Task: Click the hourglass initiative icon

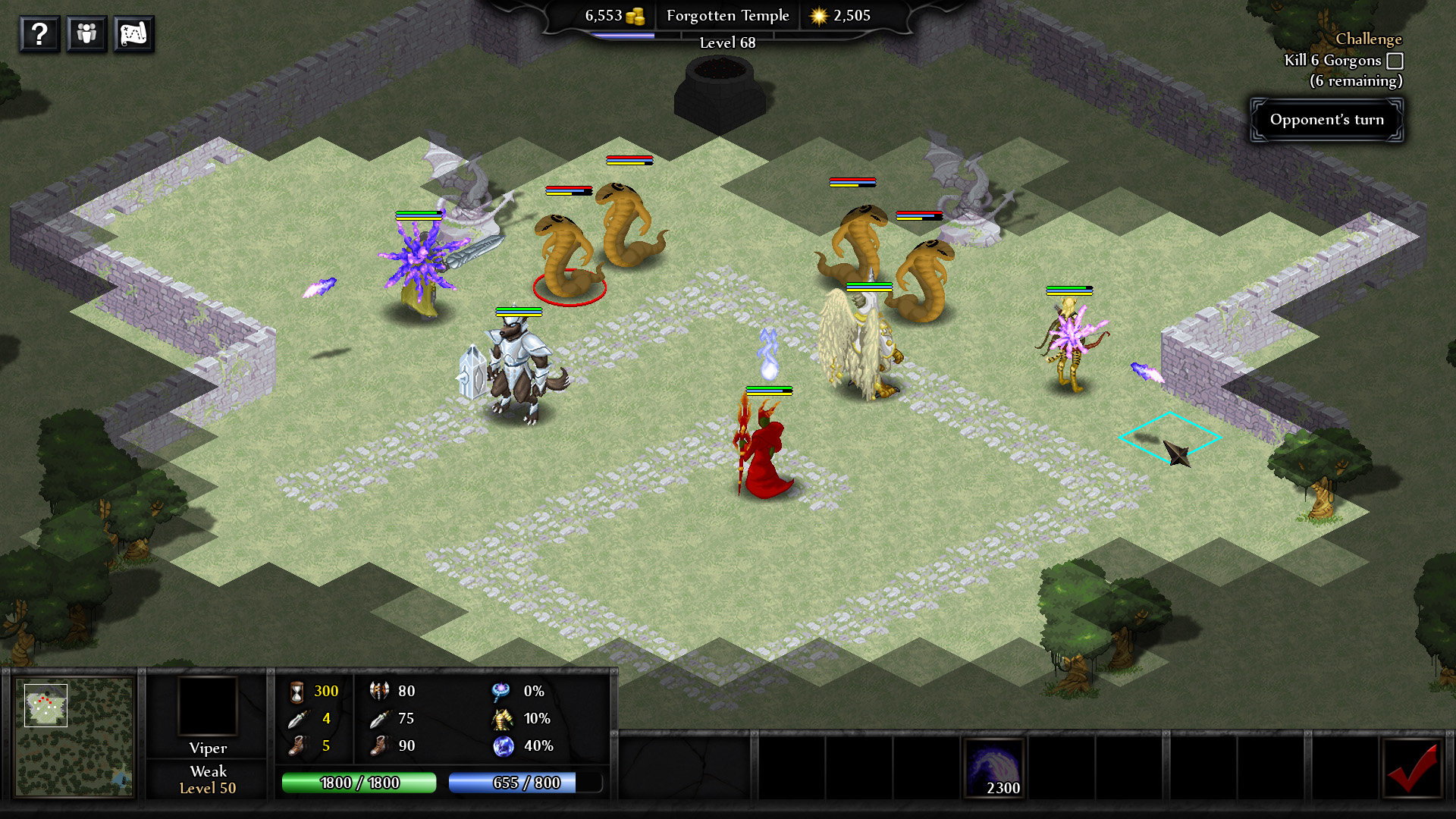Action: tap(296, 691)
